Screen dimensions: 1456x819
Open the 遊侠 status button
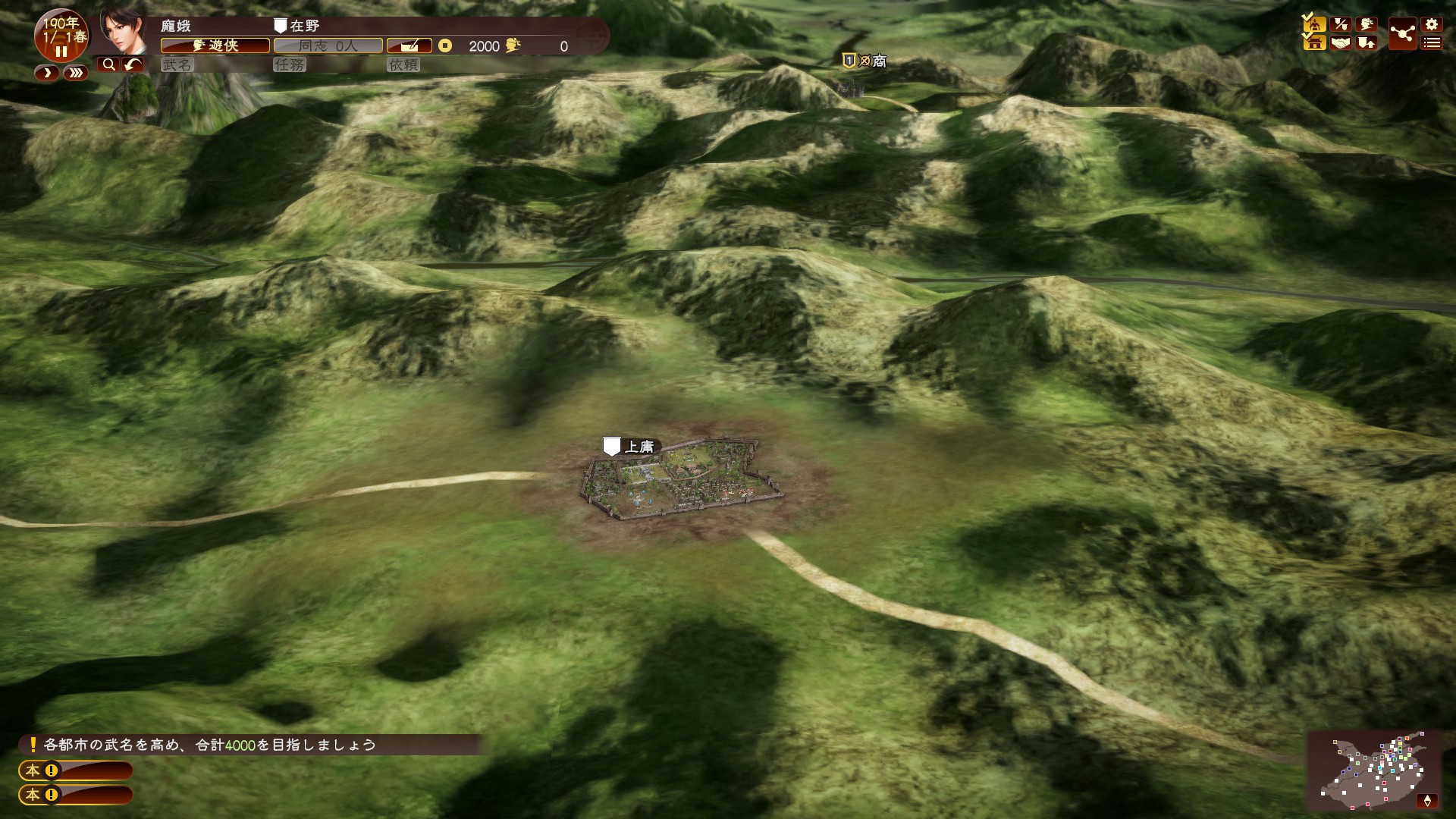point(215,46)
